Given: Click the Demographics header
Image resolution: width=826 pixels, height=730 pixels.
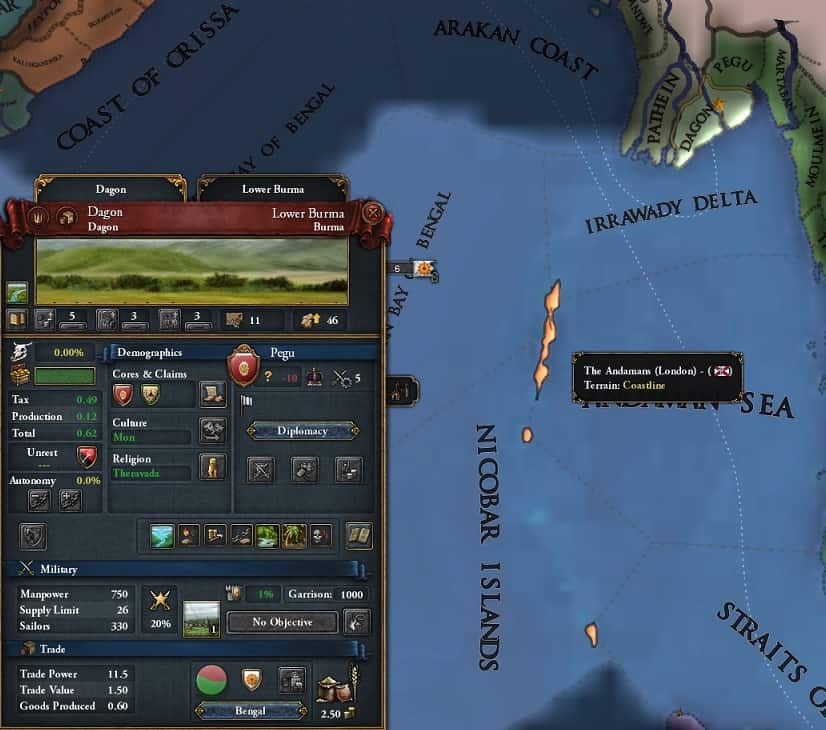Looking at the screenshot, I should coord(150,353).
